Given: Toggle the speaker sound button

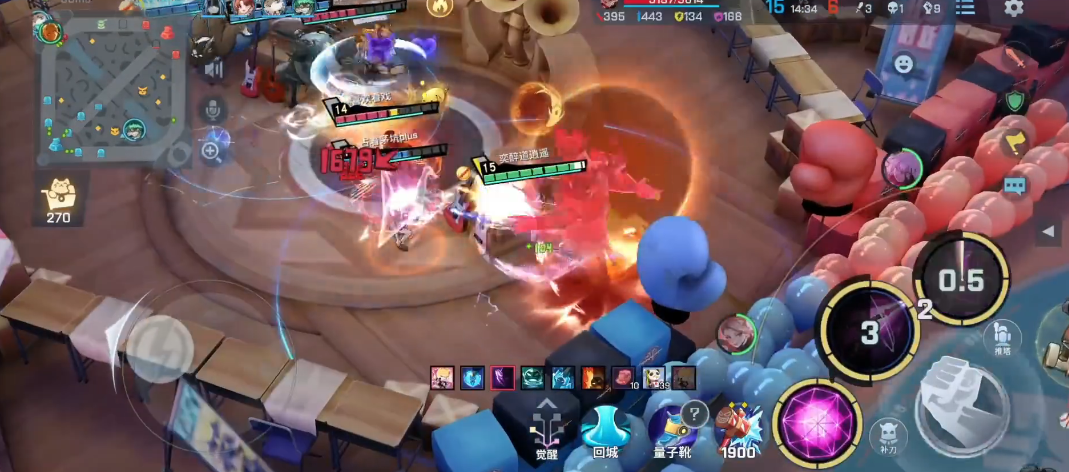Looking at the screenshot, I should coord(212,70).
